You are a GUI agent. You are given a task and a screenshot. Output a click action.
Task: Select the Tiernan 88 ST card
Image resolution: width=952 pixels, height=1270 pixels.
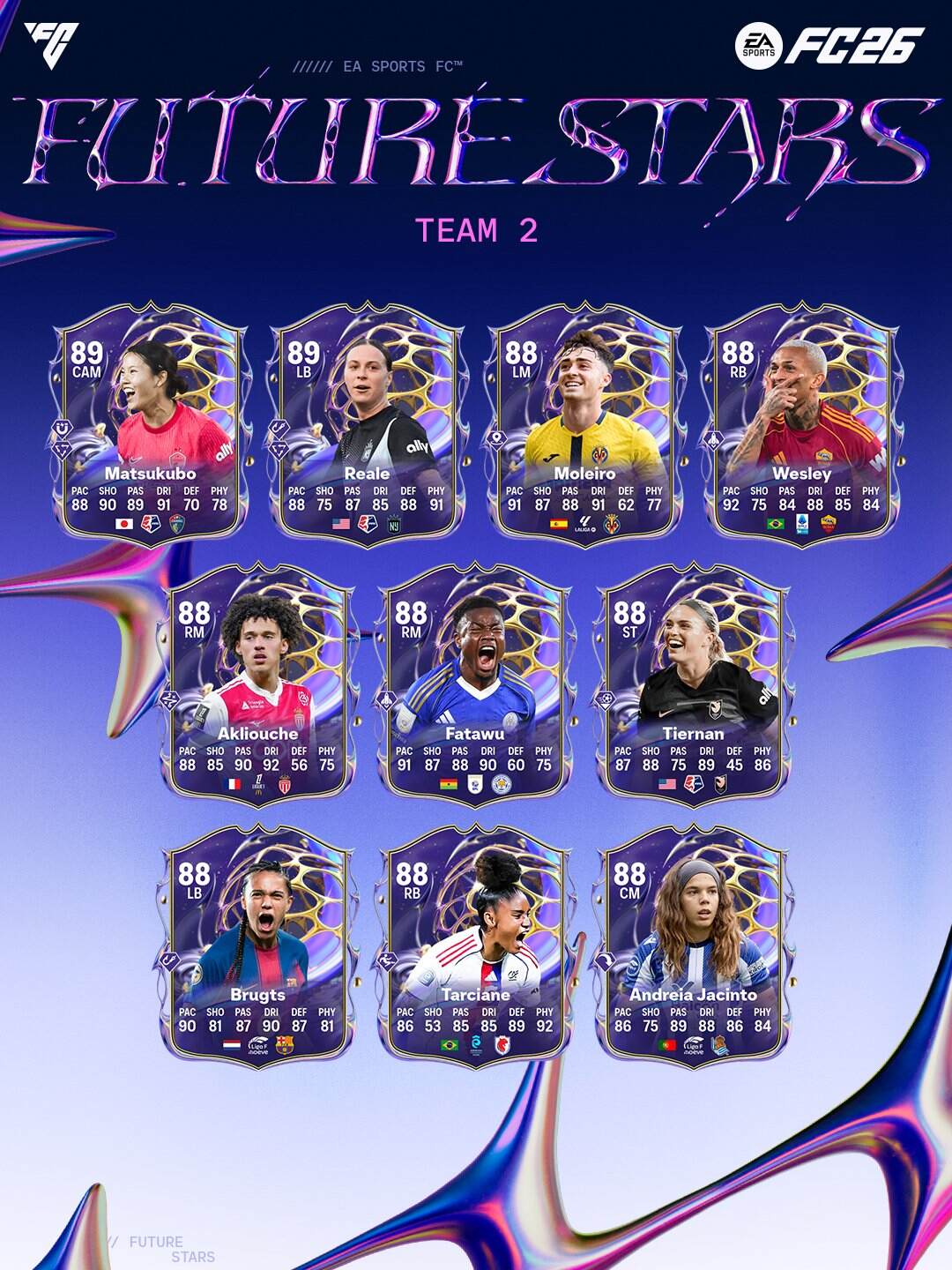point(693,684)
